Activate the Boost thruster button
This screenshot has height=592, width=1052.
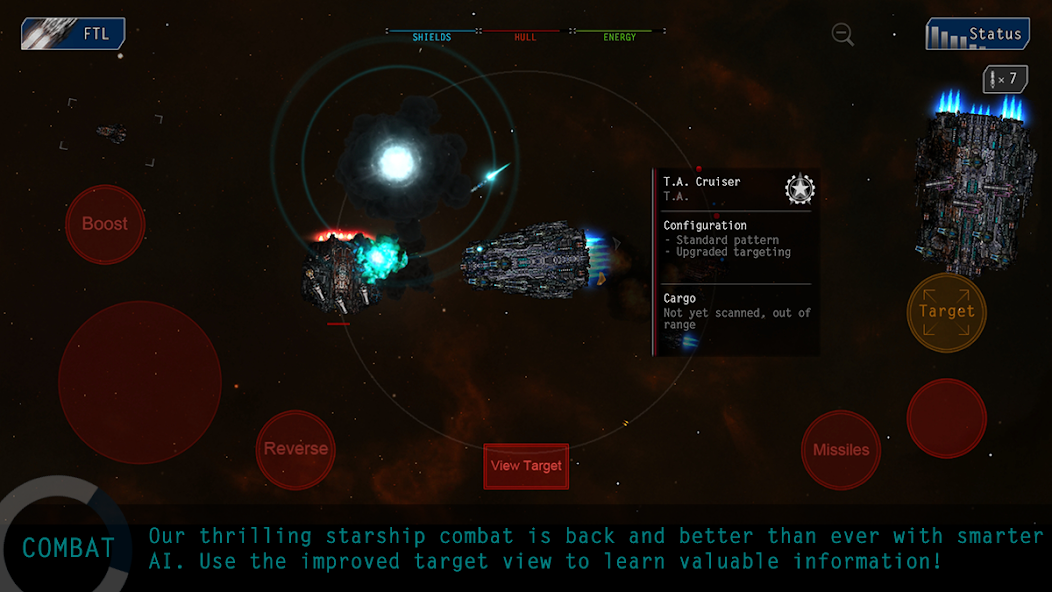(105, 224)
